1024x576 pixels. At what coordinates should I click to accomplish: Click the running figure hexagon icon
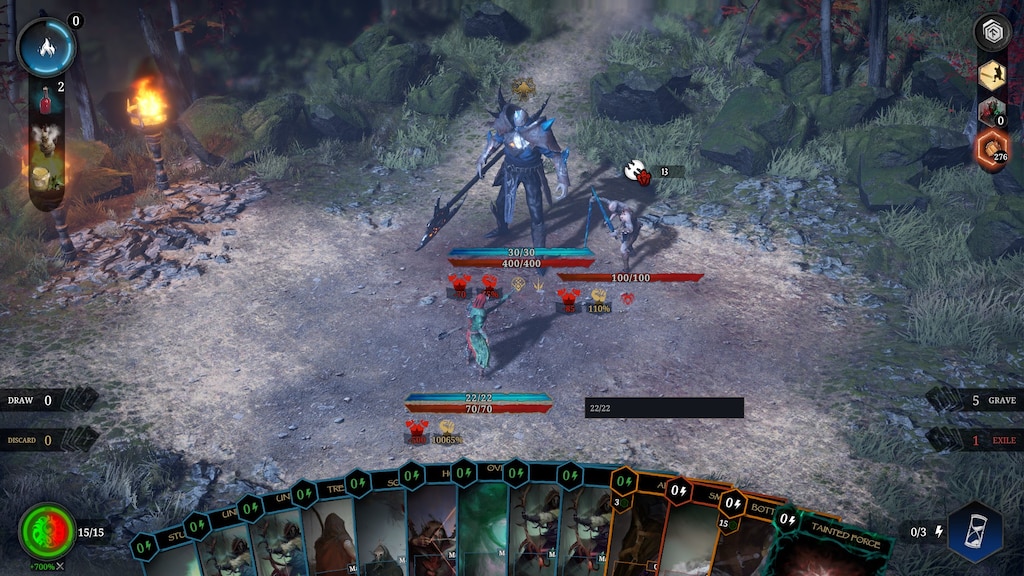(992, 75)
